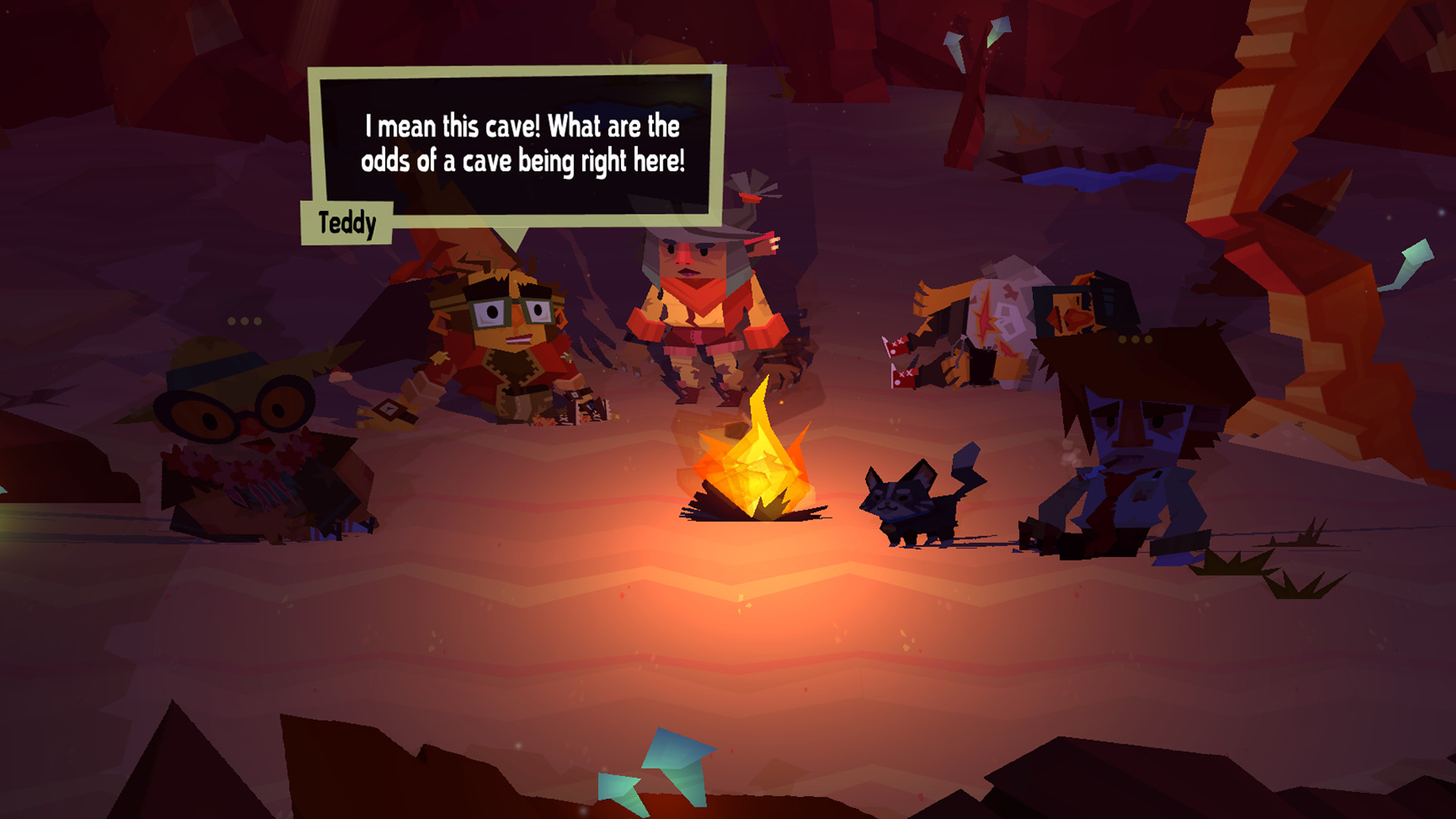Select the campfire in the center

pyautogui.click(x=758, y=470)
